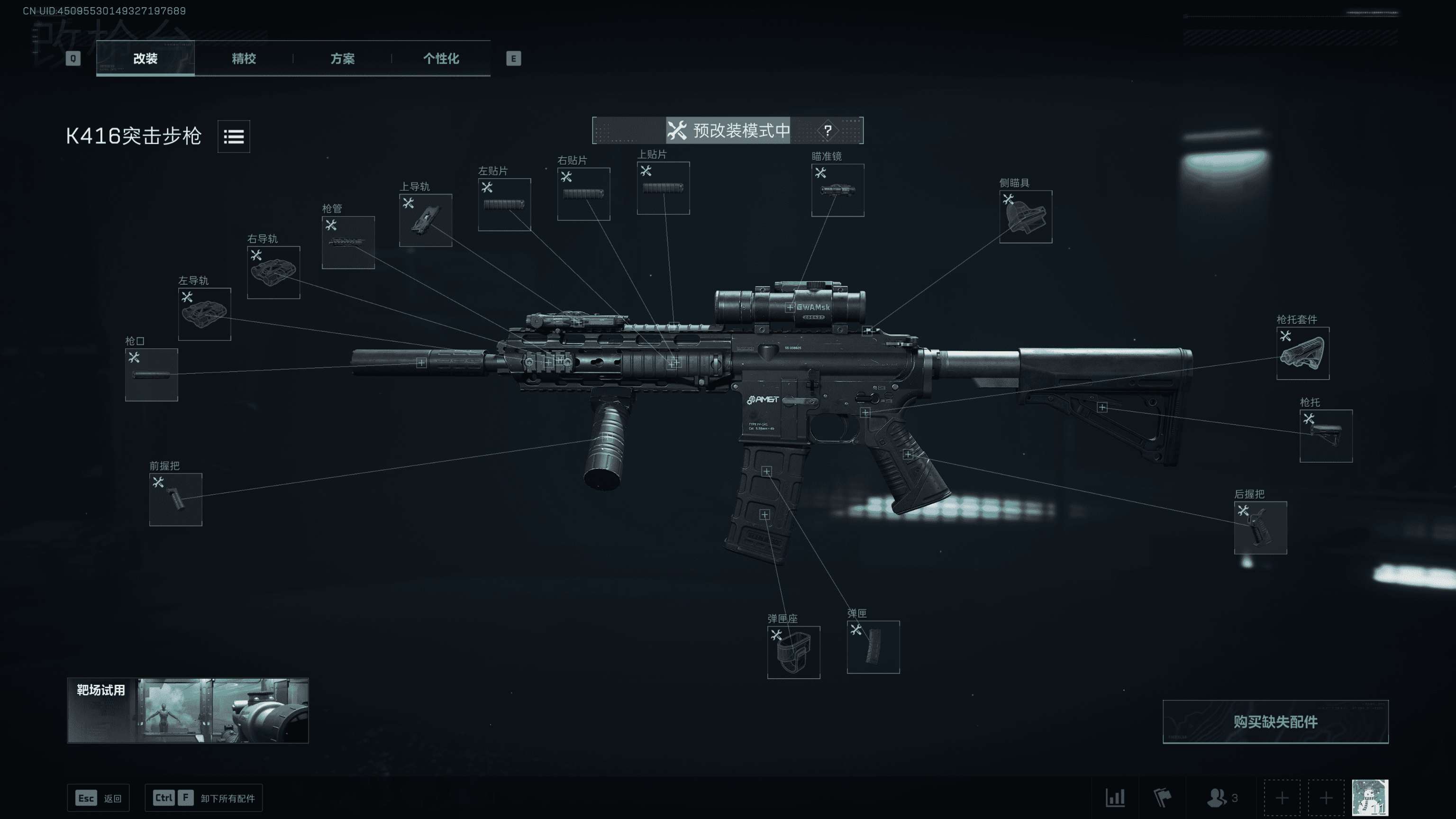Screen dimensions: 1456x819
Task: Open the 方案 tab
Action: point(342,58)
